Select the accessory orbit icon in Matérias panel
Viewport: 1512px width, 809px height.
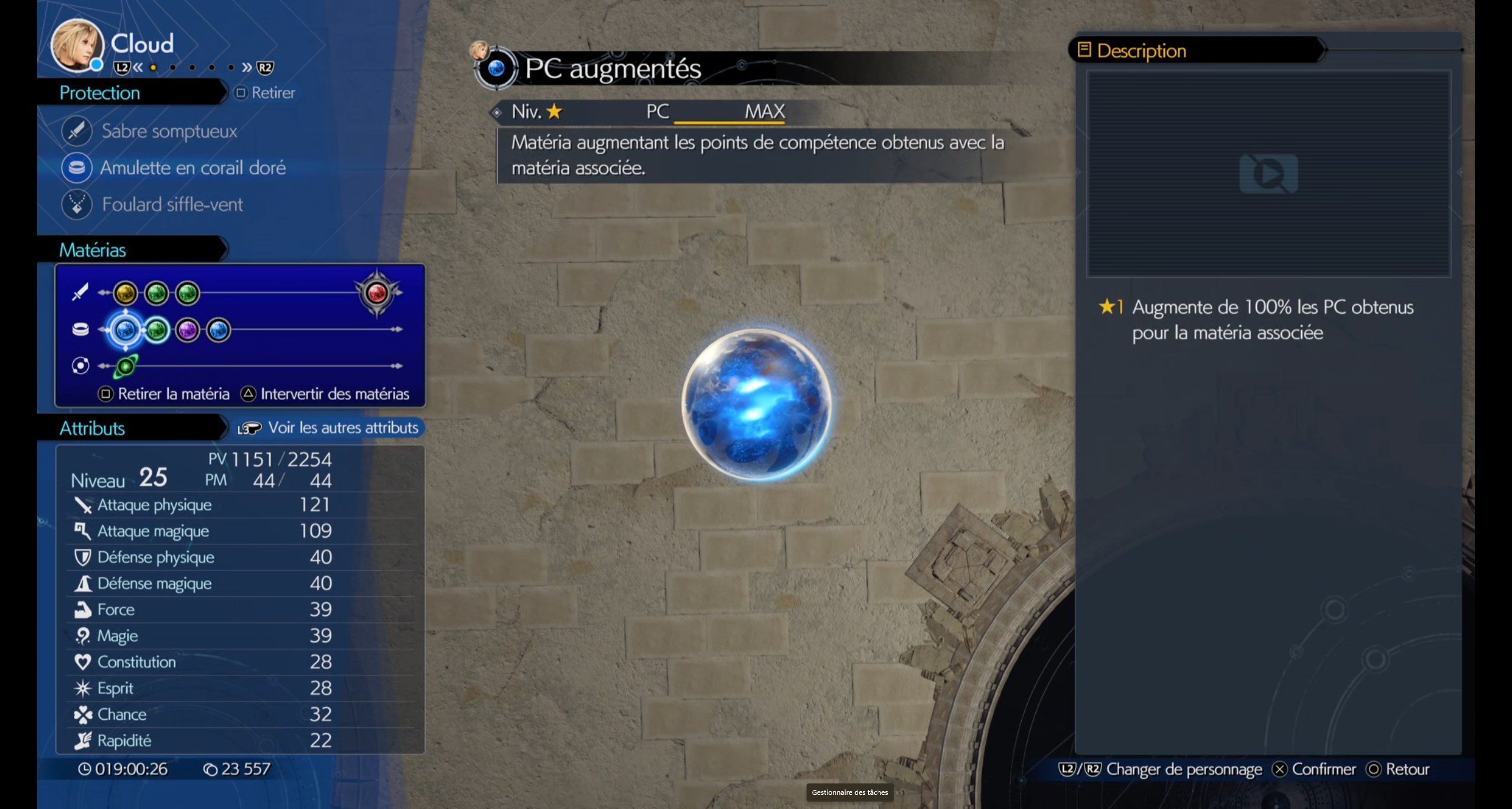click(81, 365)
